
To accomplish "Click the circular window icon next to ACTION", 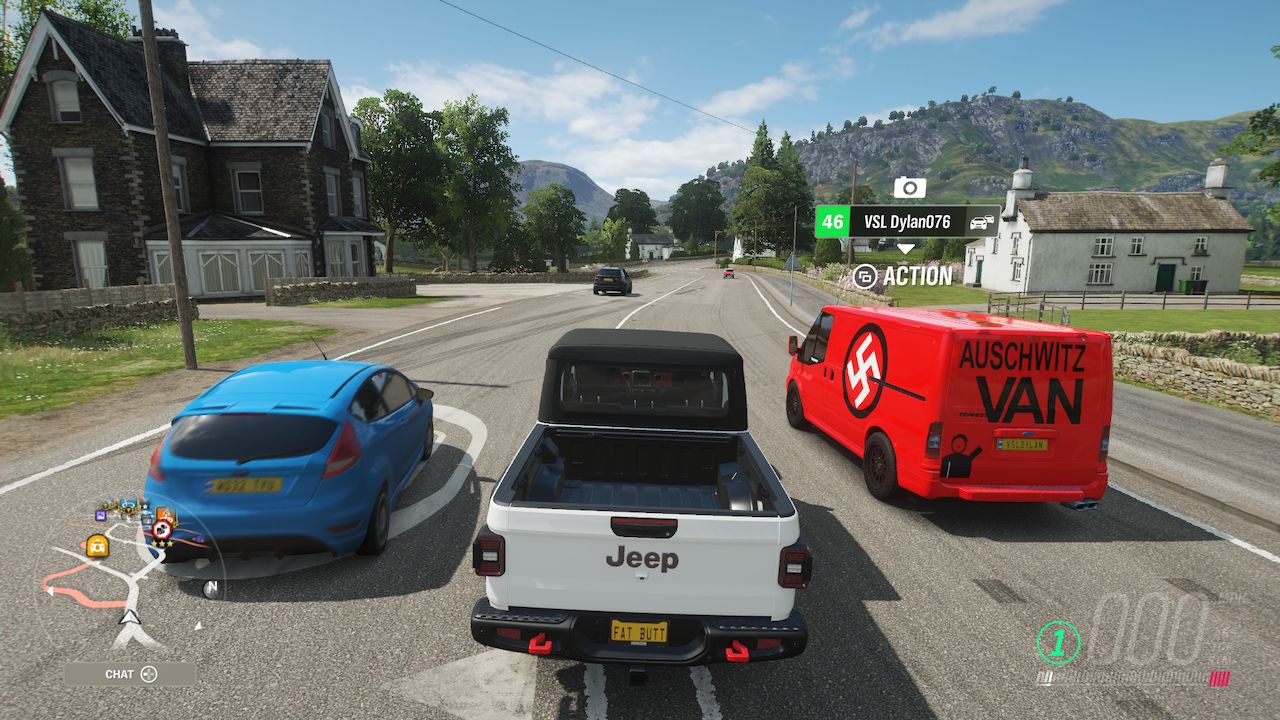I will coord(865,276).
